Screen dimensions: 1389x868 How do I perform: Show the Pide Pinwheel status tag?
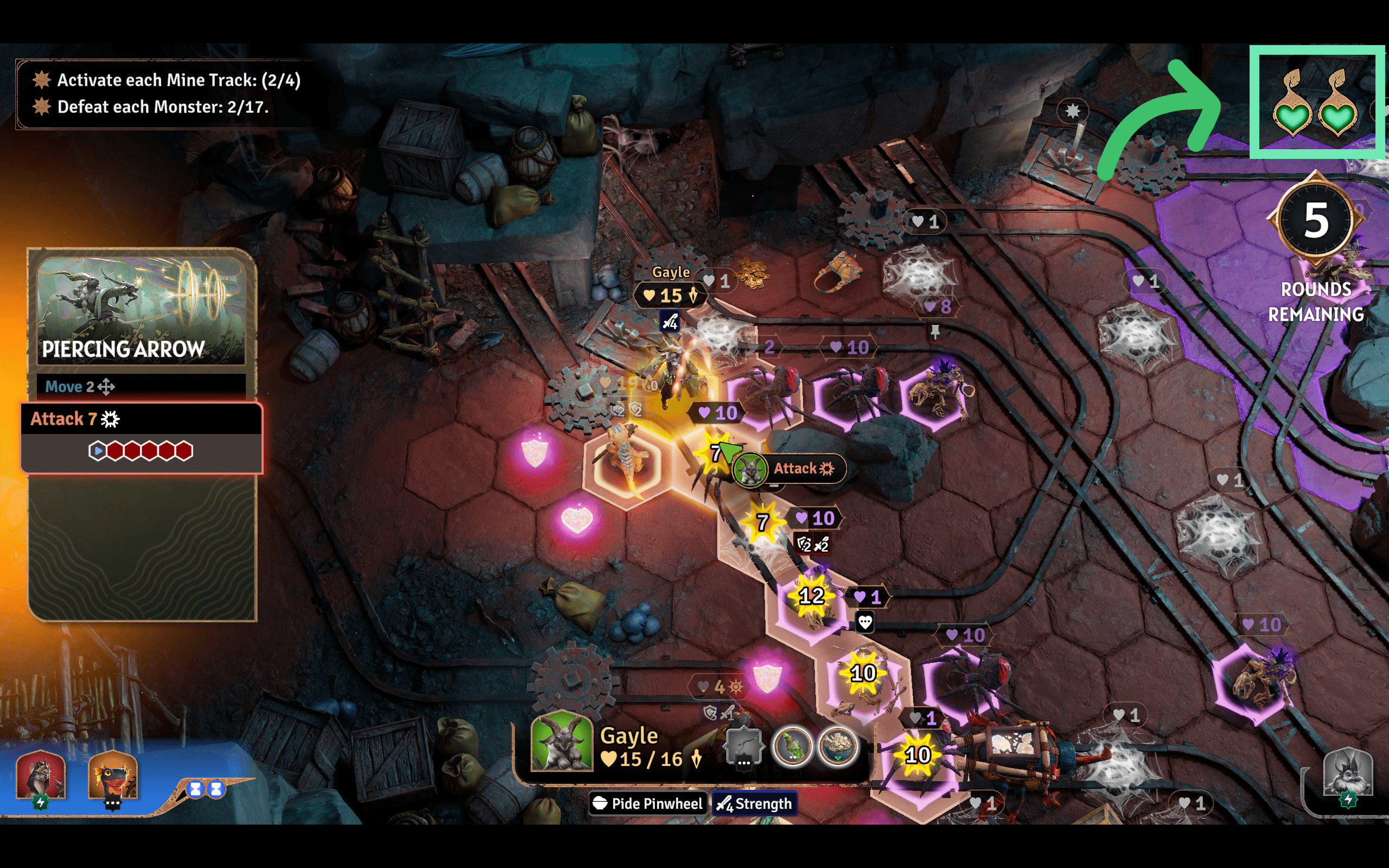(x=647, y=803)
